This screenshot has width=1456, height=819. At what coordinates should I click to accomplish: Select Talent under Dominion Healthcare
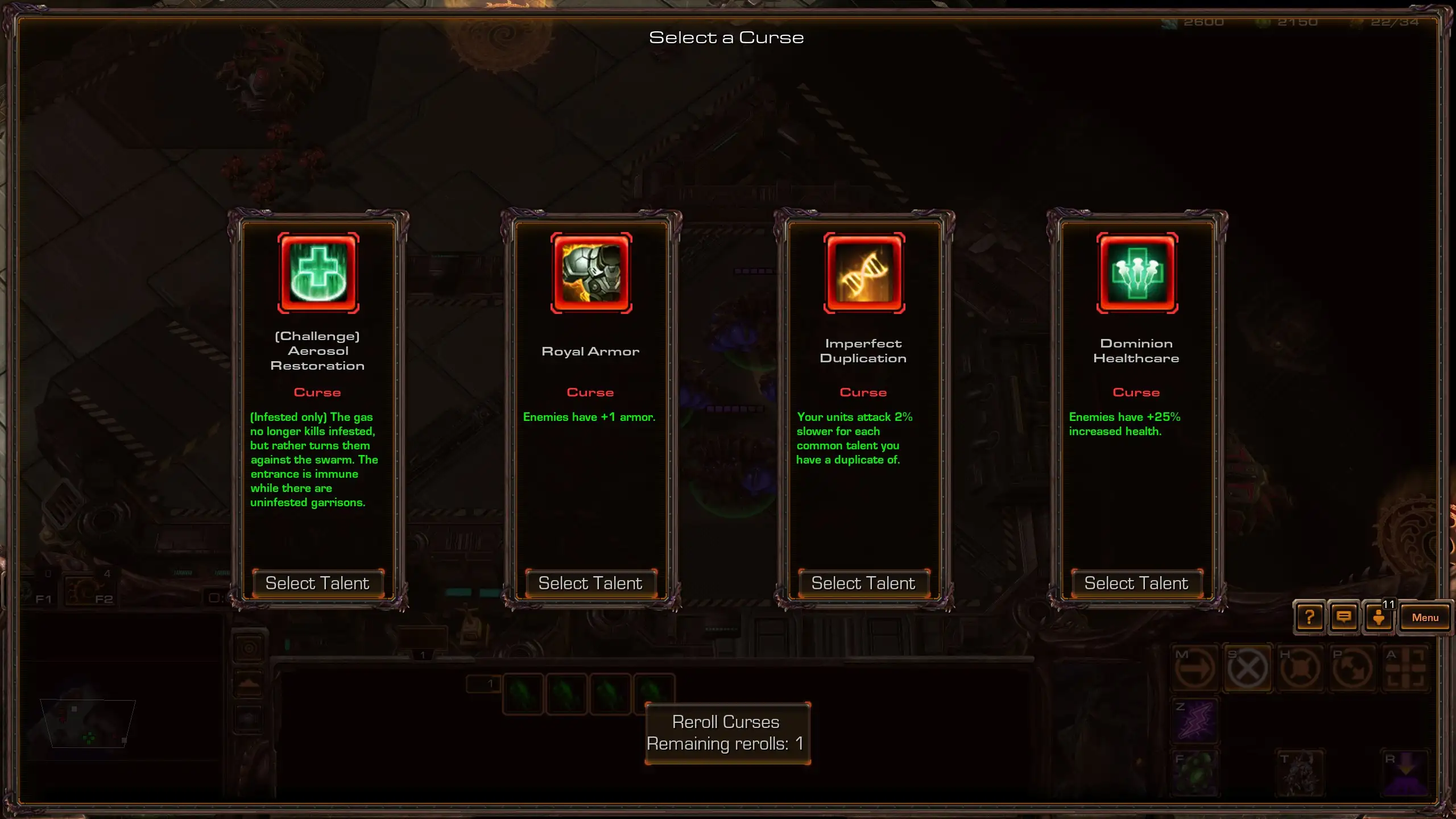point(1136,584)
